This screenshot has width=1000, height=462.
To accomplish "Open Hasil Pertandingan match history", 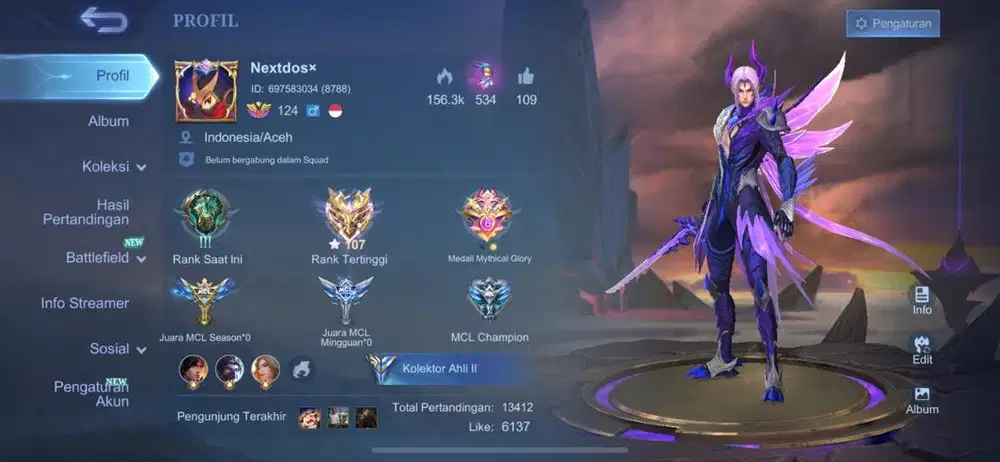I will point(86,212).
